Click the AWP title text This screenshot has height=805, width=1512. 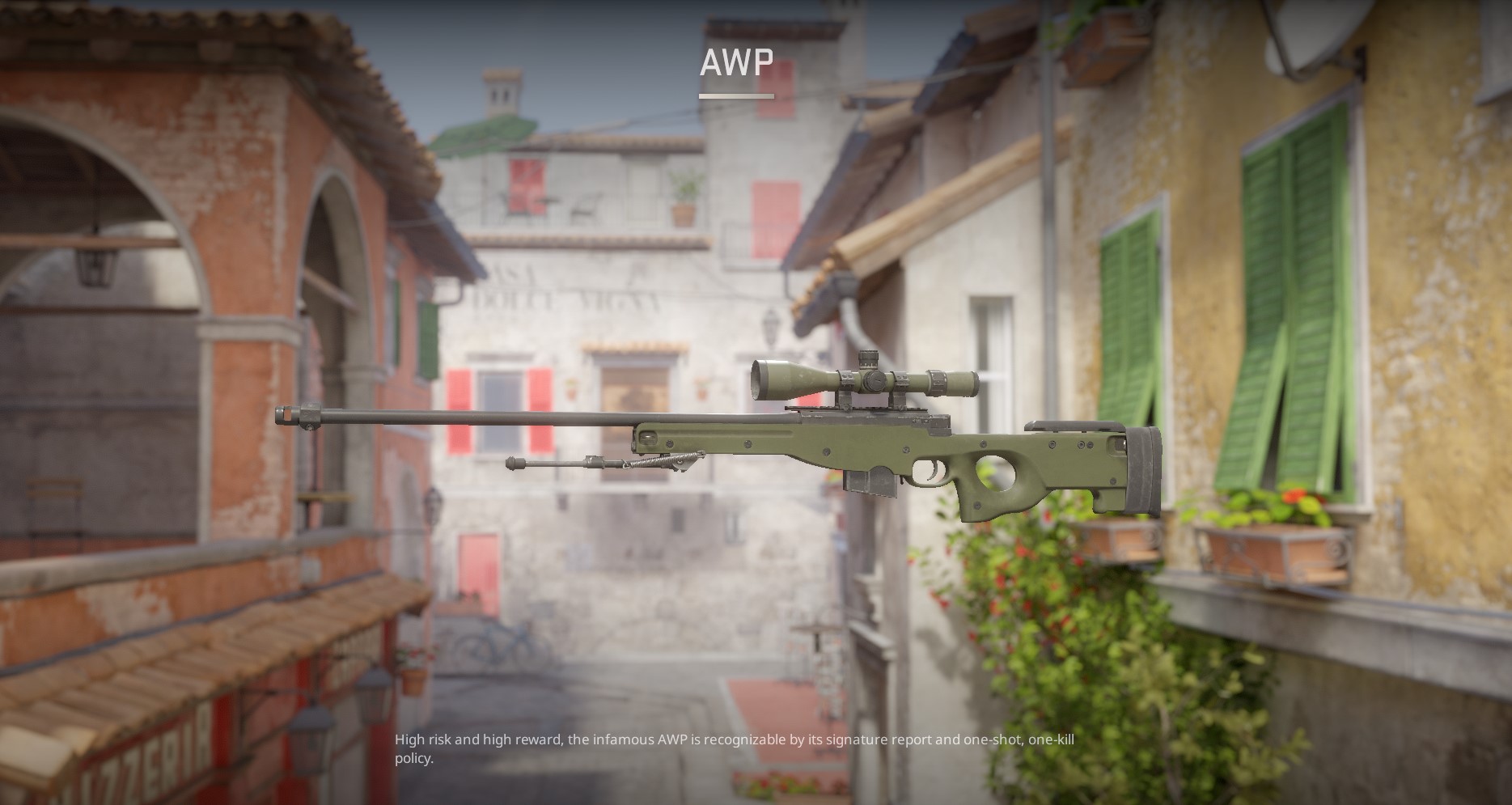coord(737,61)
